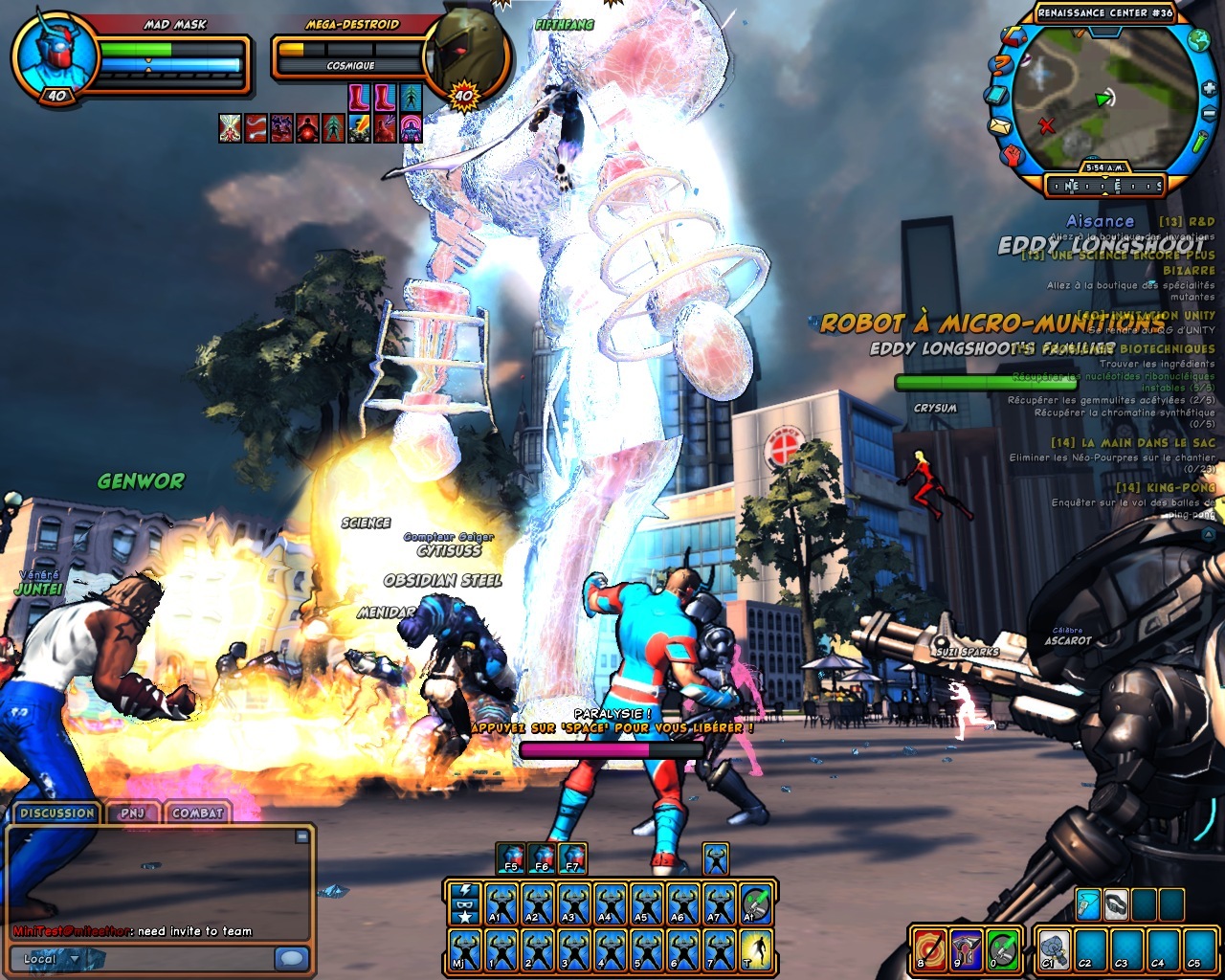The height and width of the screenshot is (980, 1225).
Task: Open the orange question mark help icon
Action: click(1001, 66)
